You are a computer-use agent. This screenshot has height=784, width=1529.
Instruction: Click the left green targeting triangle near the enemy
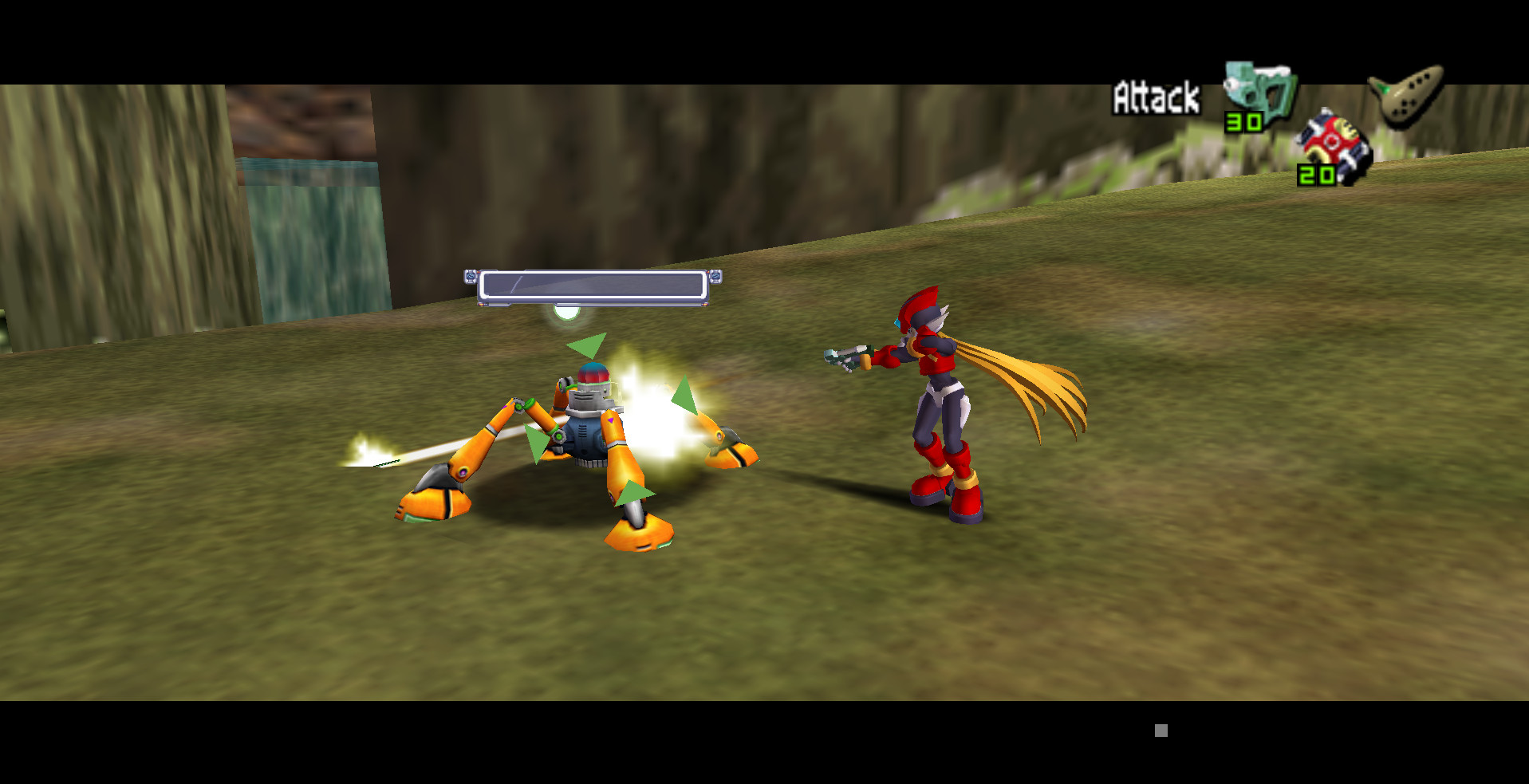click(x=539, y=439)
